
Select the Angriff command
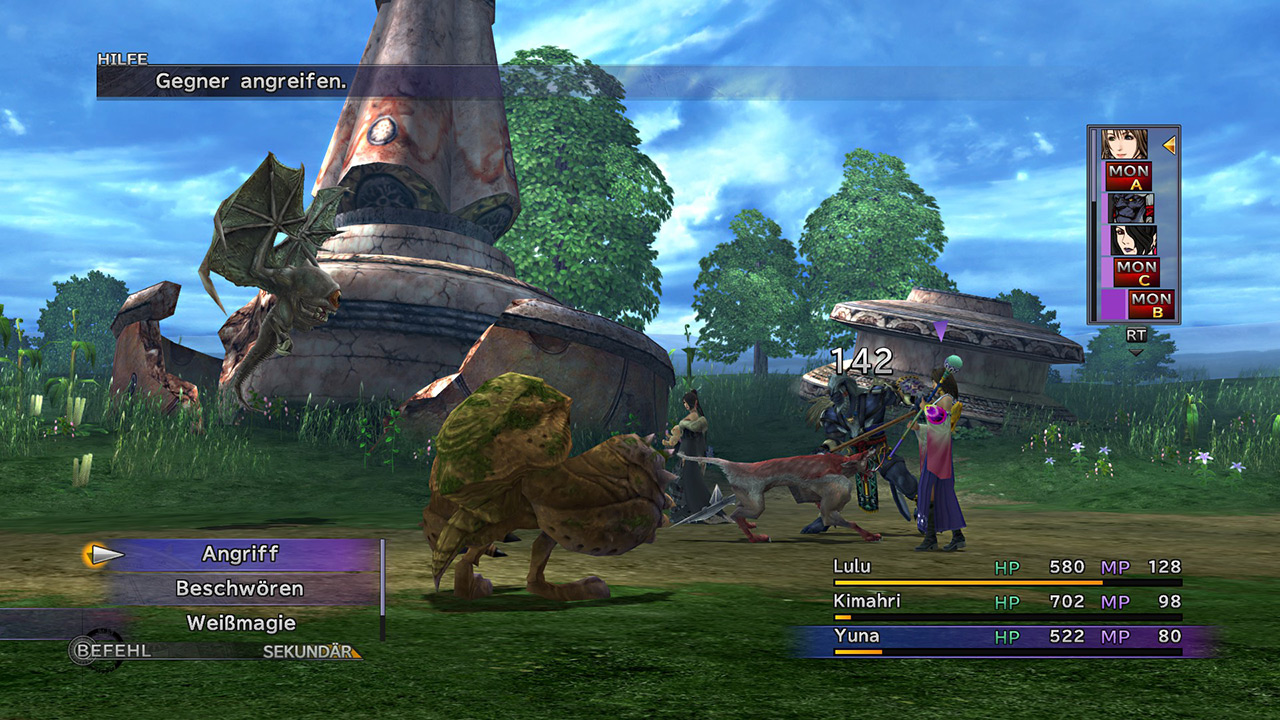click(x=240, y=554)
